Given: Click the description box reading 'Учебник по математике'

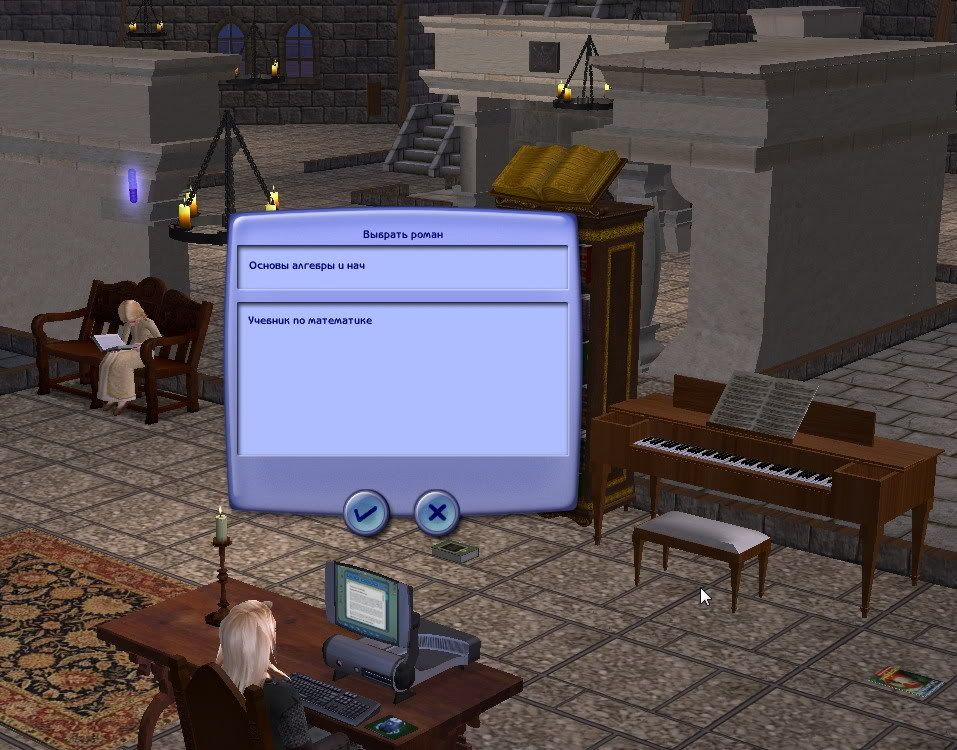Looking at the screenshot, I should (x=402, y=378).
